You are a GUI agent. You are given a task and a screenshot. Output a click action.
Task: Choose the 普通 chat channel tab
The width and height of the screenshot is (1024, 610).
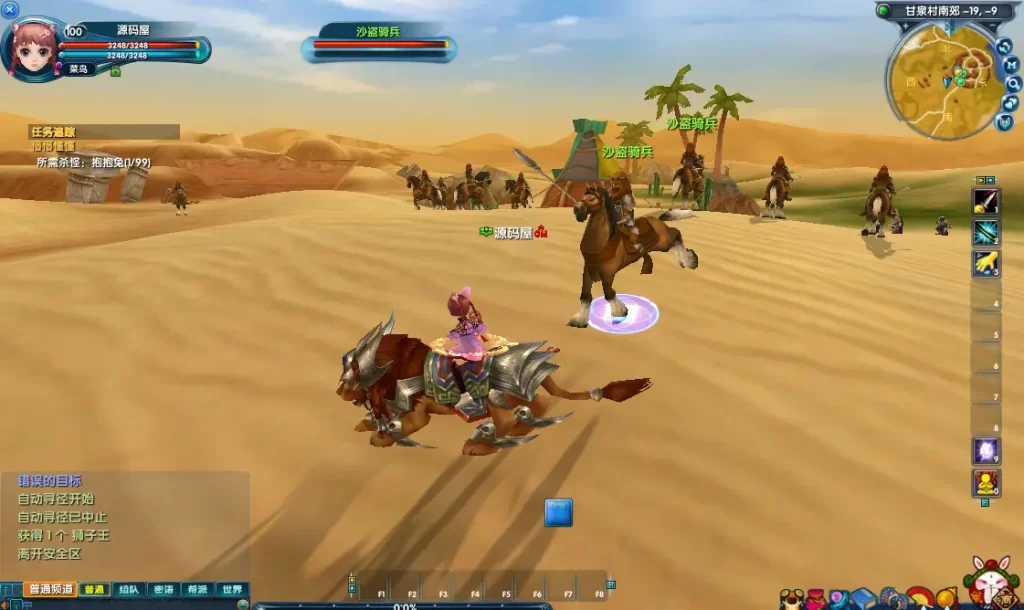pyautogui.click(x=93, y=589)
